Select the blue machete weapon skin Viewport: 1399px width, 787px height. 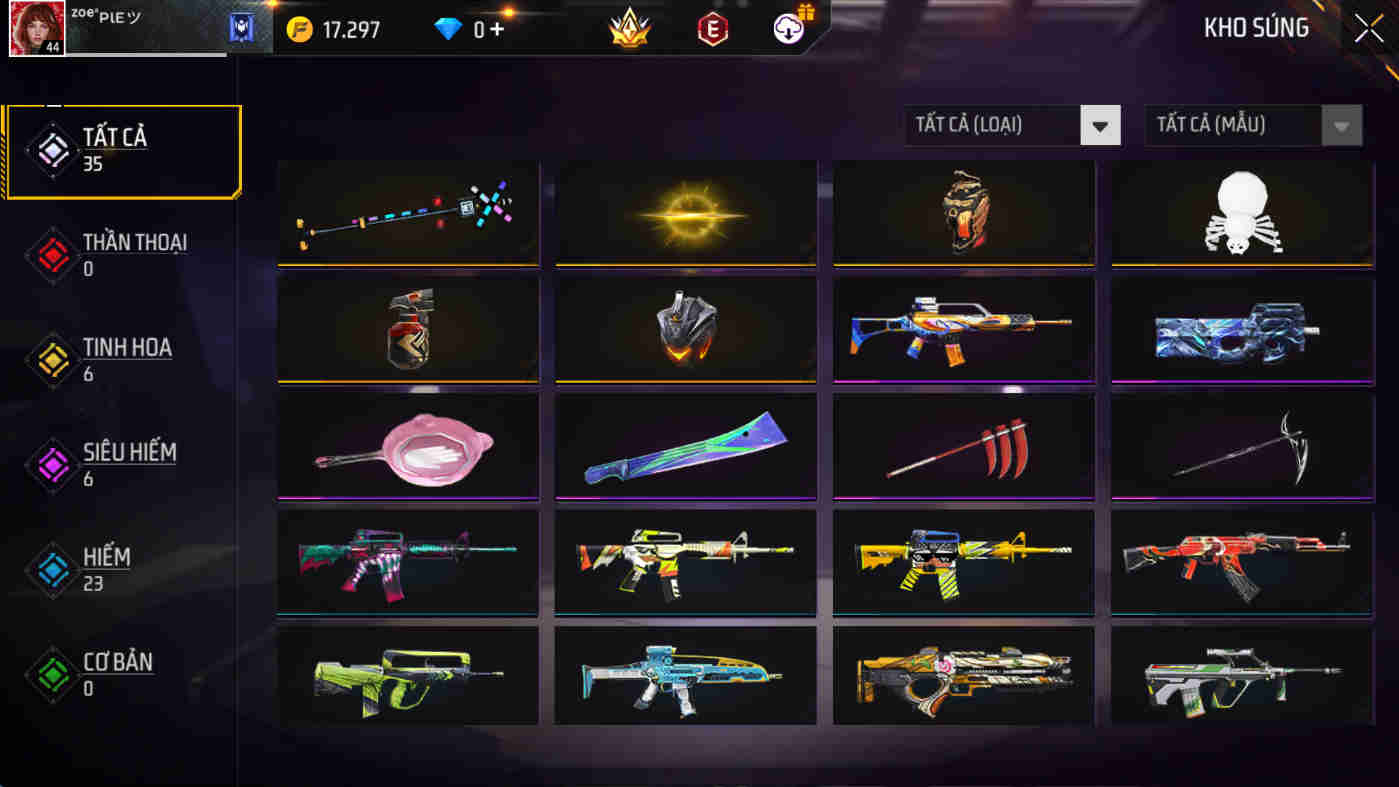pos(684,447)
